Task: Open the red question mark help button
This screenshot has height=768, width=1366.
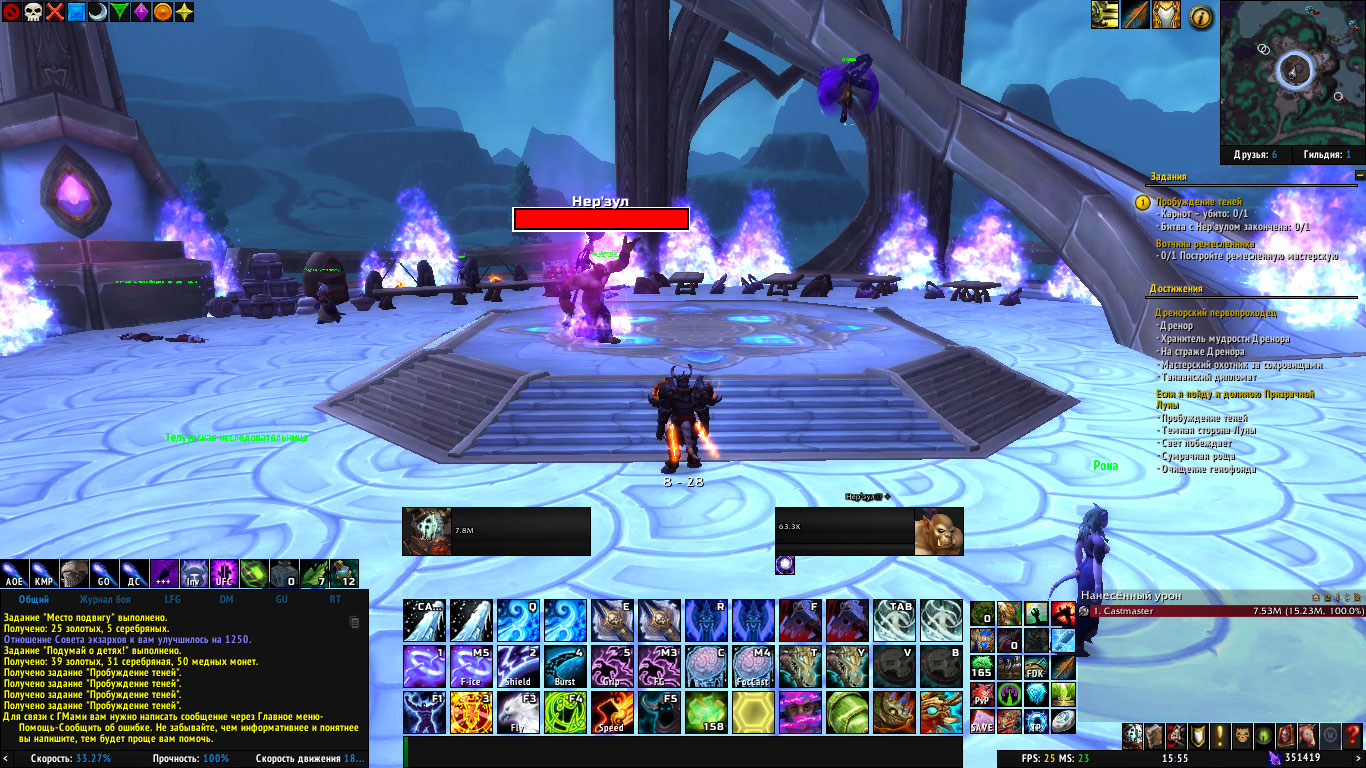Action: pos(1353,737)
